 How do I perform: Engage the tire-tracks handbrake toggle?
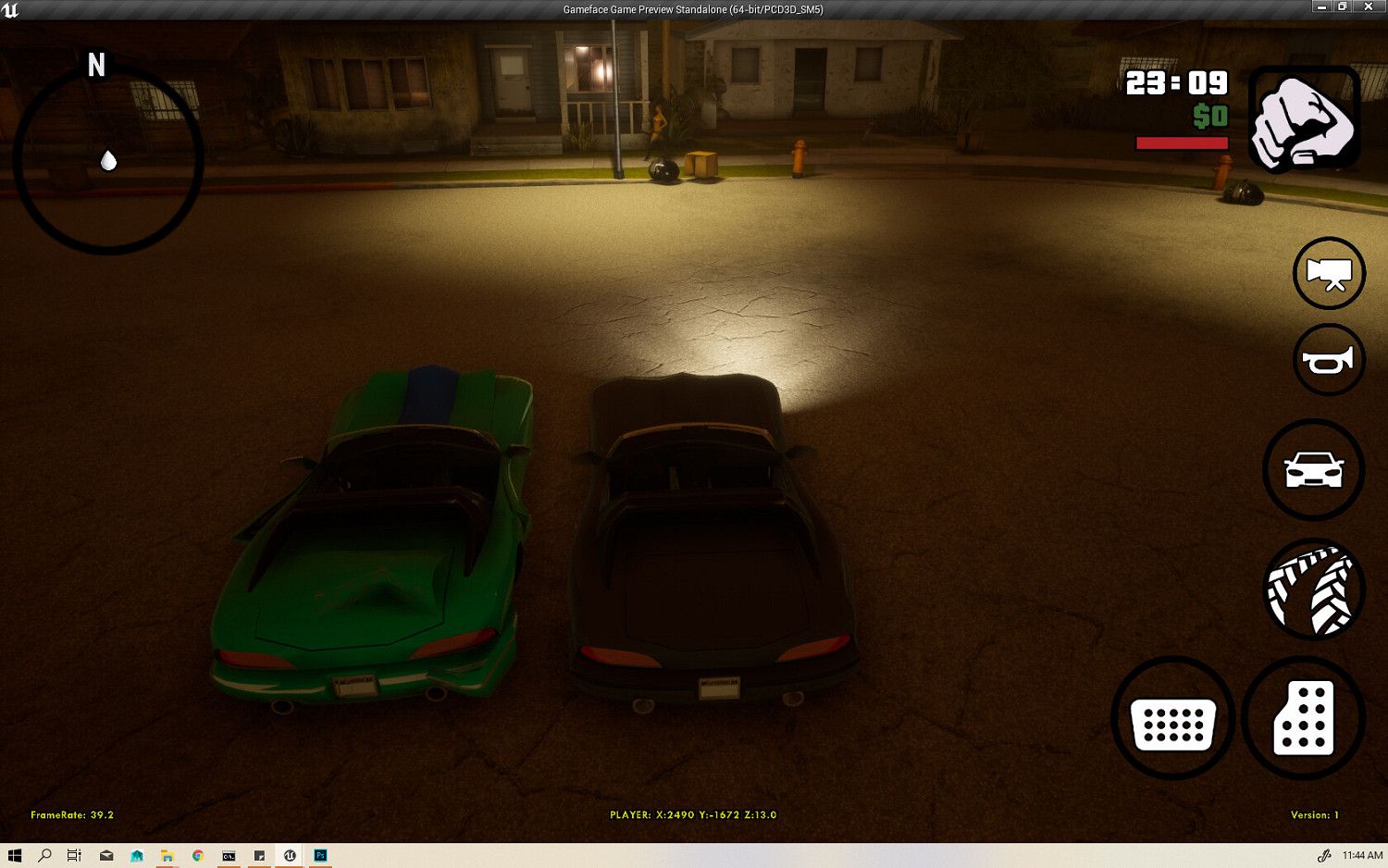1314,590
